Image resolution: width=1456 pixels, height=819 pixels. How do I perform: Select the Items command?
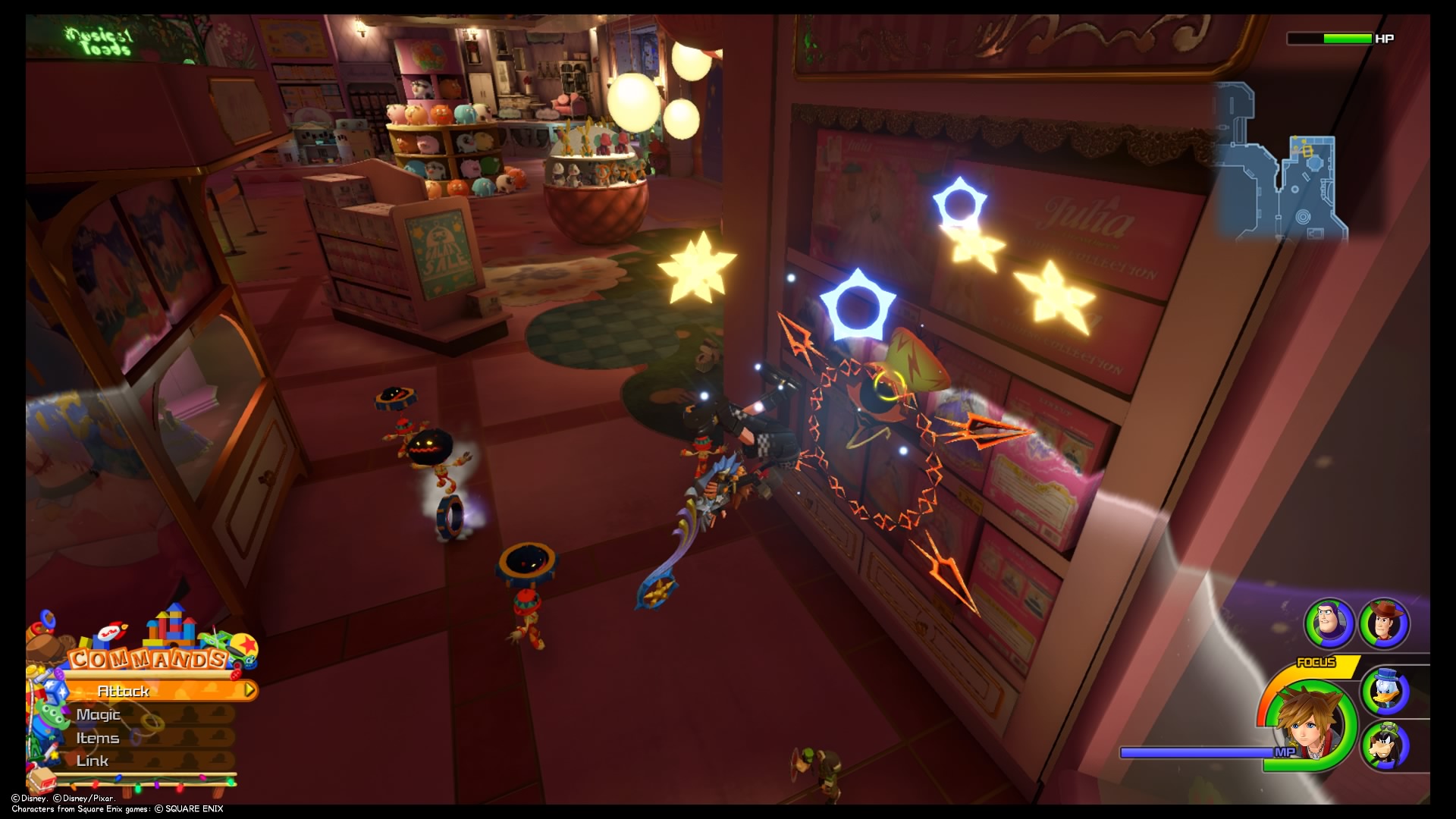pos(97,737)
